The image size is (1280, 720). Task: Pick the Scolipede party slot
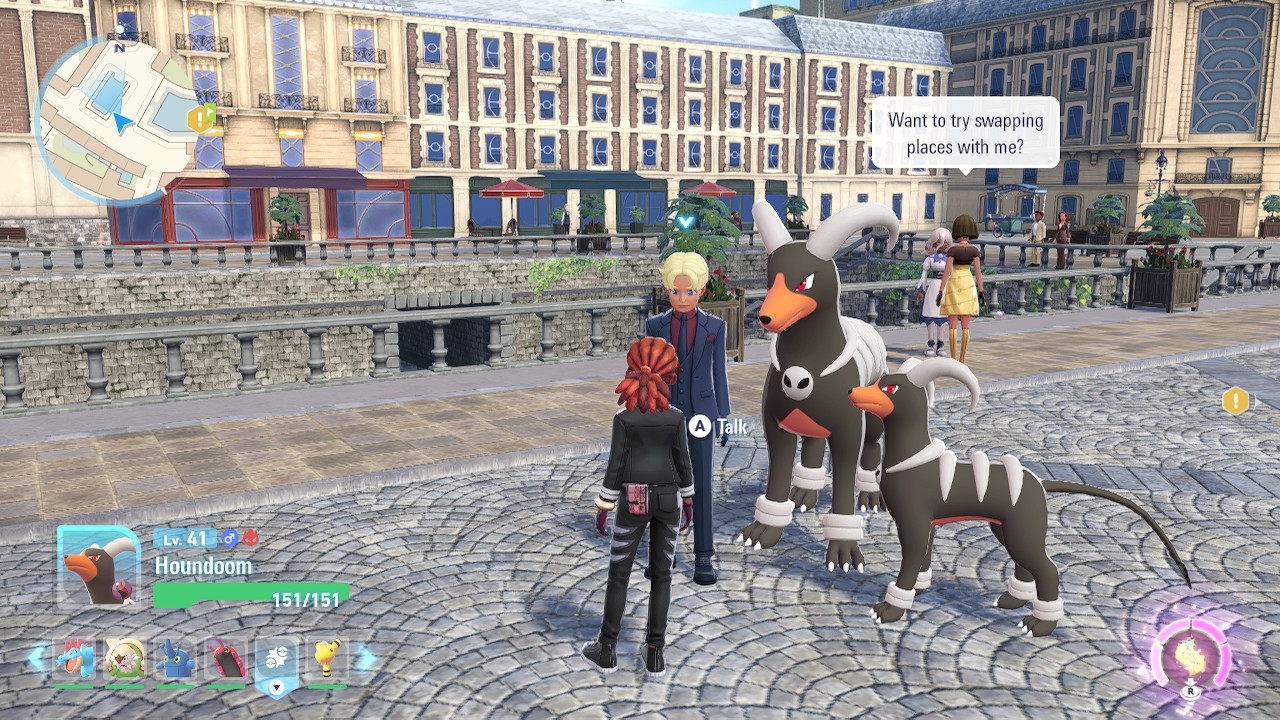pos(226,659)
